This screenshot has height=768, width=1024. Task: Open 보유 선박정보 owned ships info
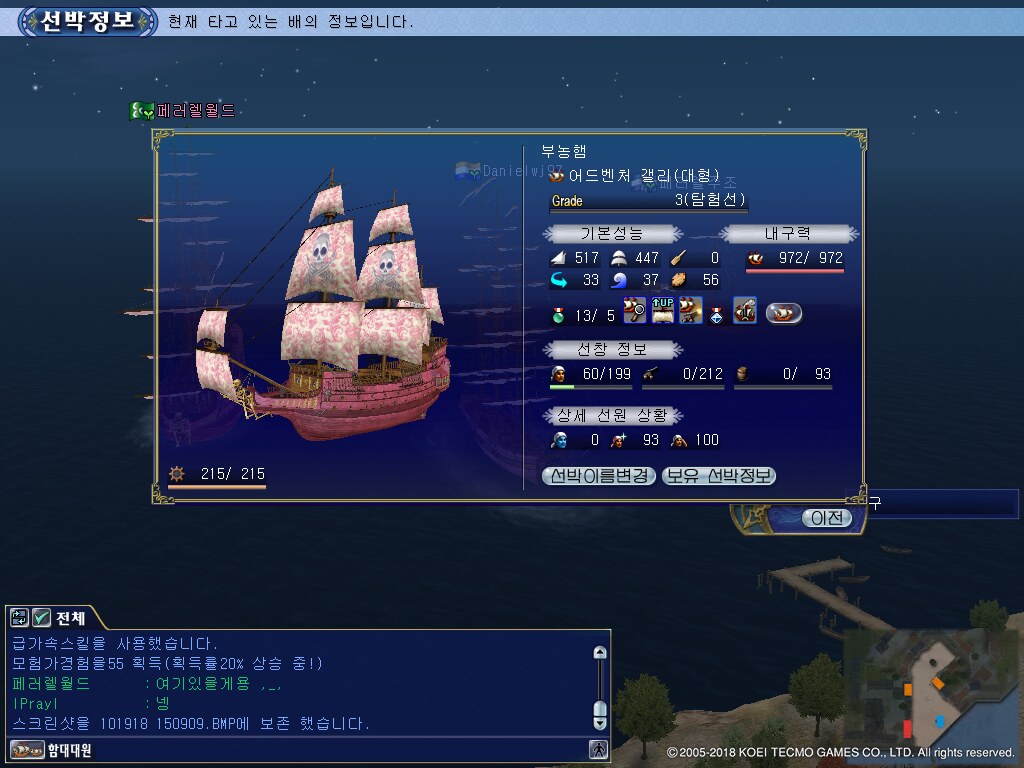(x=719, y=476)
